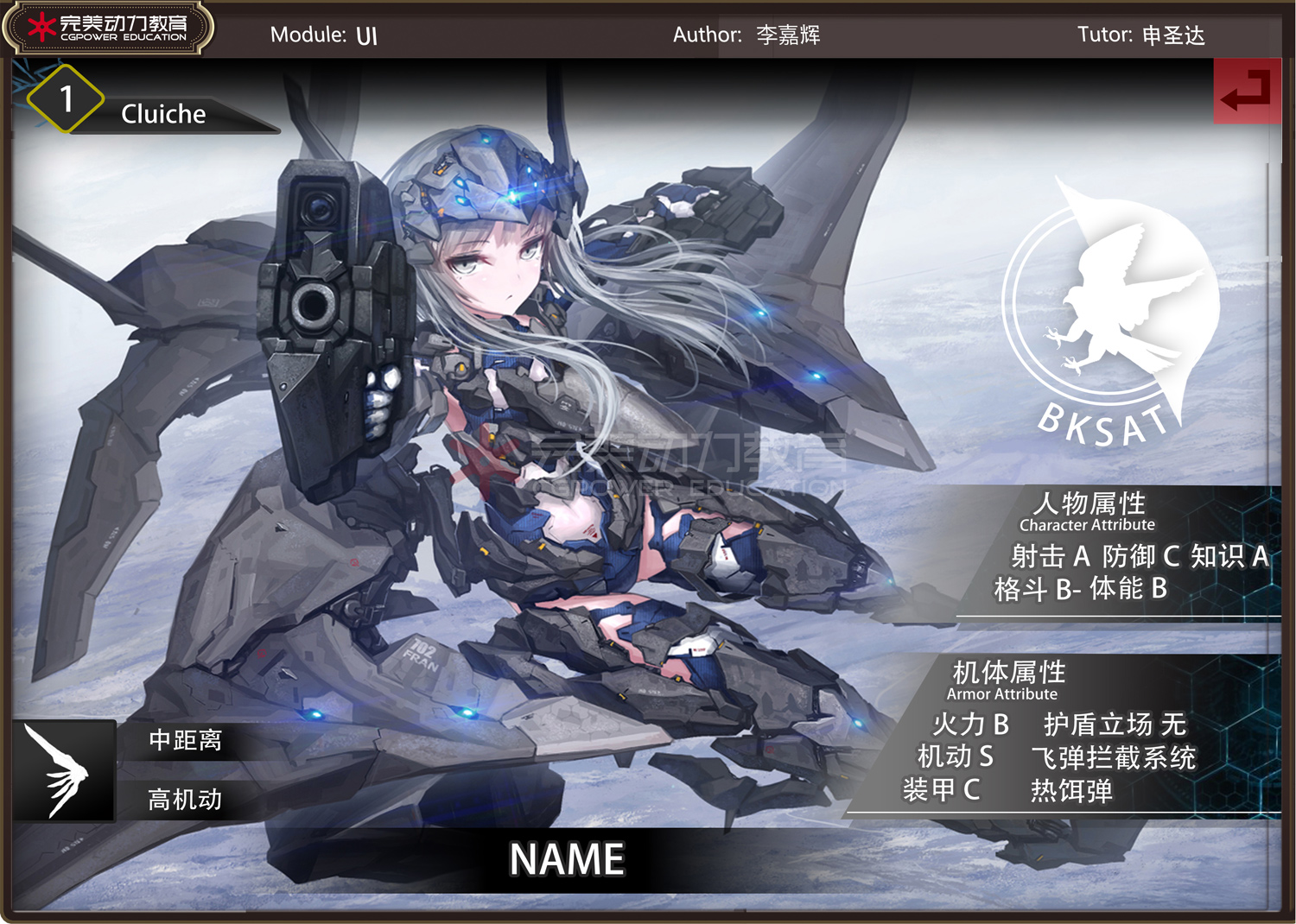Click the CGPower Education logo
The image size is (1296, 924).
108,28
